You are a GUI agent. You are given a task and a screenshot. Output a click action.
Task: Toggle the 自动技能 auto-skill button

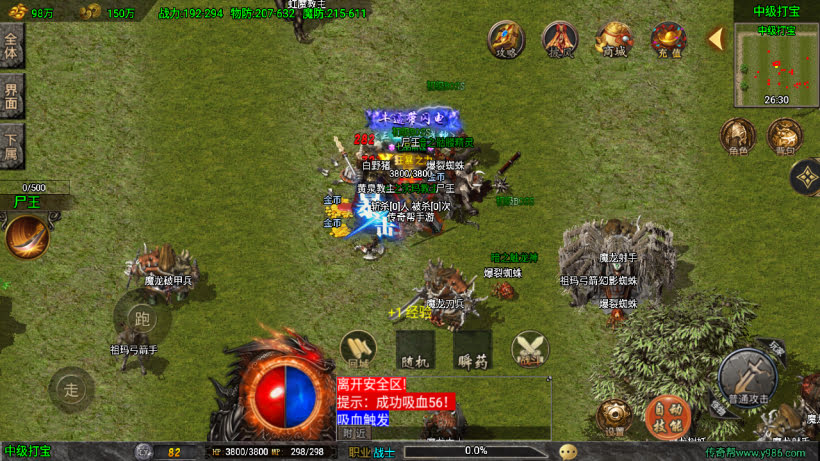[667, 414]
